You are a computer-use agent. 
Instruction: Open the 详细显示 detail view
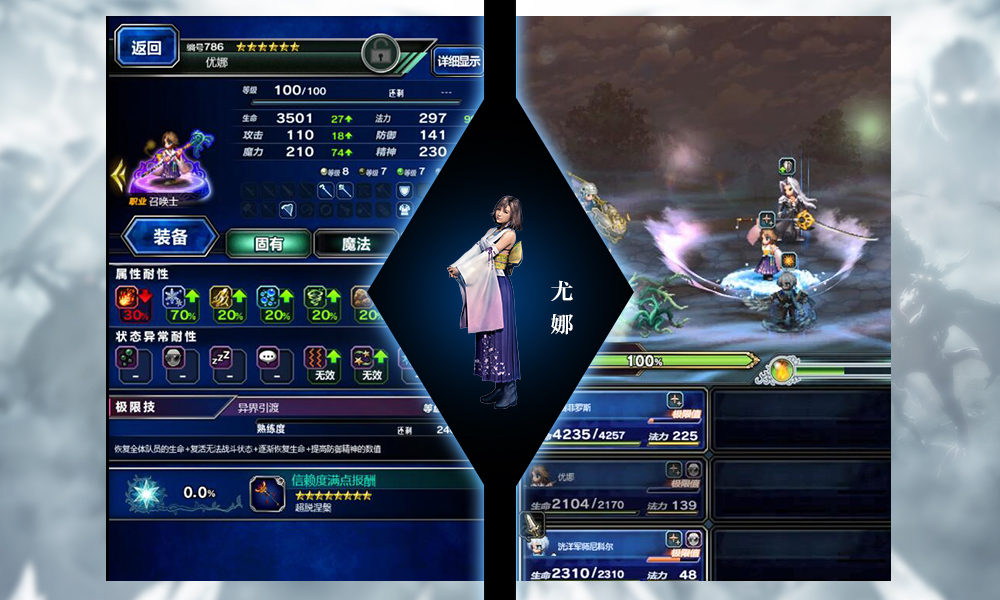coord(458,61)
